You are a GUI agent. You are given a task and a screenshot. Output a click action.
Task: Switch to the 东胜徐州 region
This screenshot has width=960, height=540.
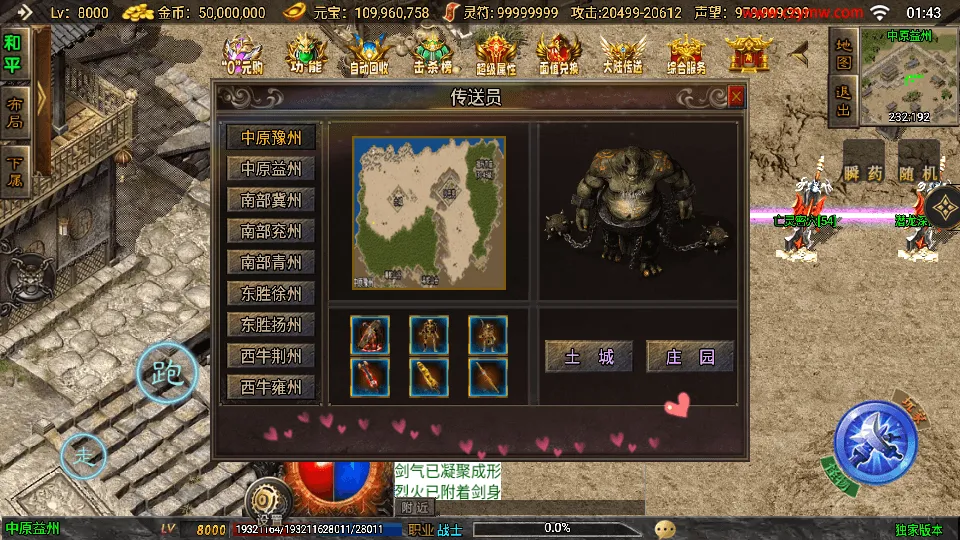point(271,294)
